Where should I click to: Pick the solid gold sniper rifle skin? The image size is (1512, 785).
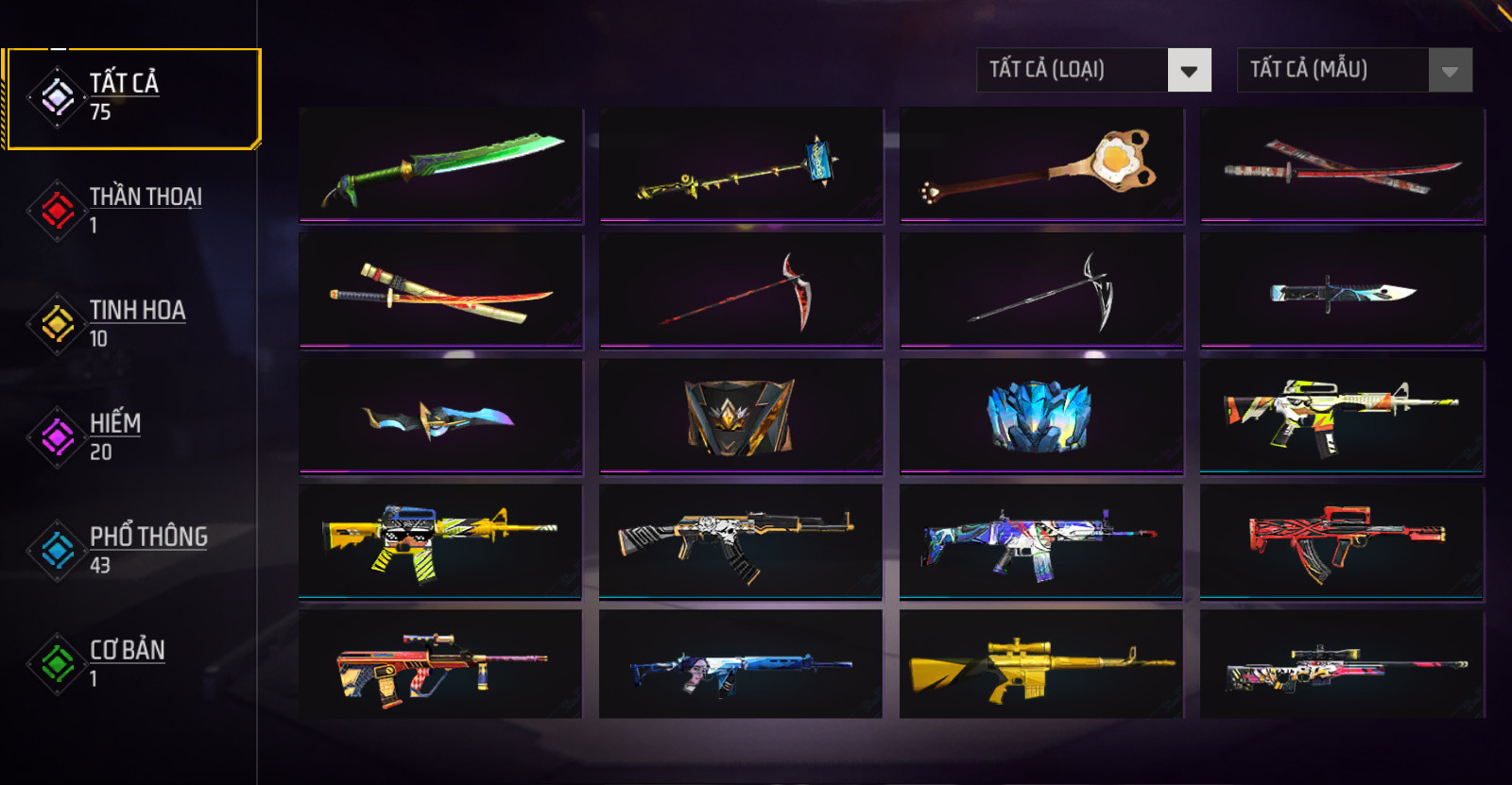pyautogui.click(x=1041, y=666)
